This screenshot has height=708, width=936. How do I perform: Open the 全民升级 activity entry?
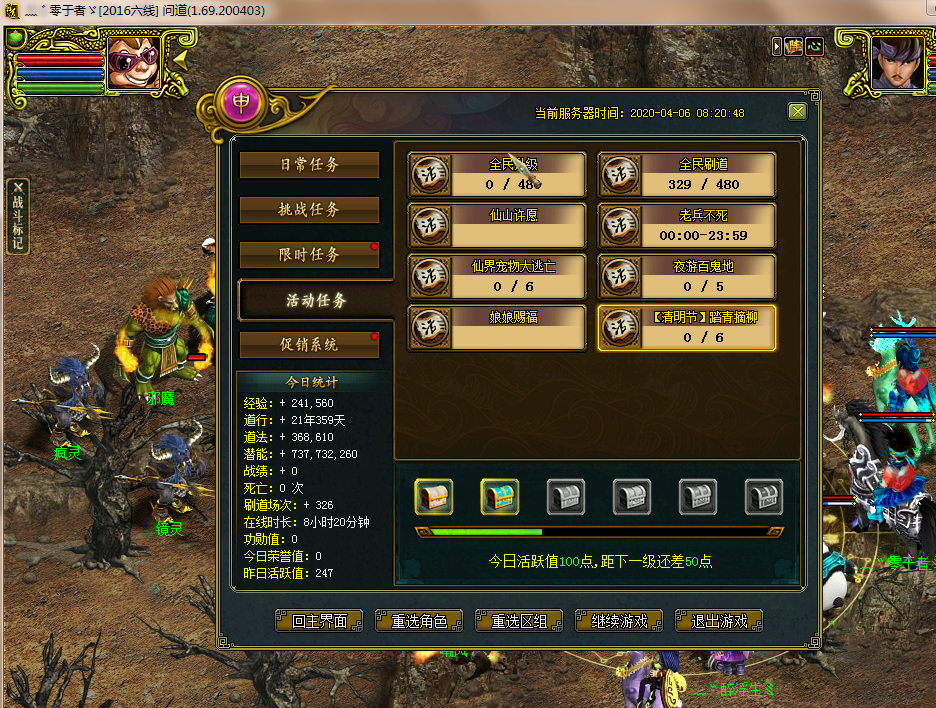(497, 174)
